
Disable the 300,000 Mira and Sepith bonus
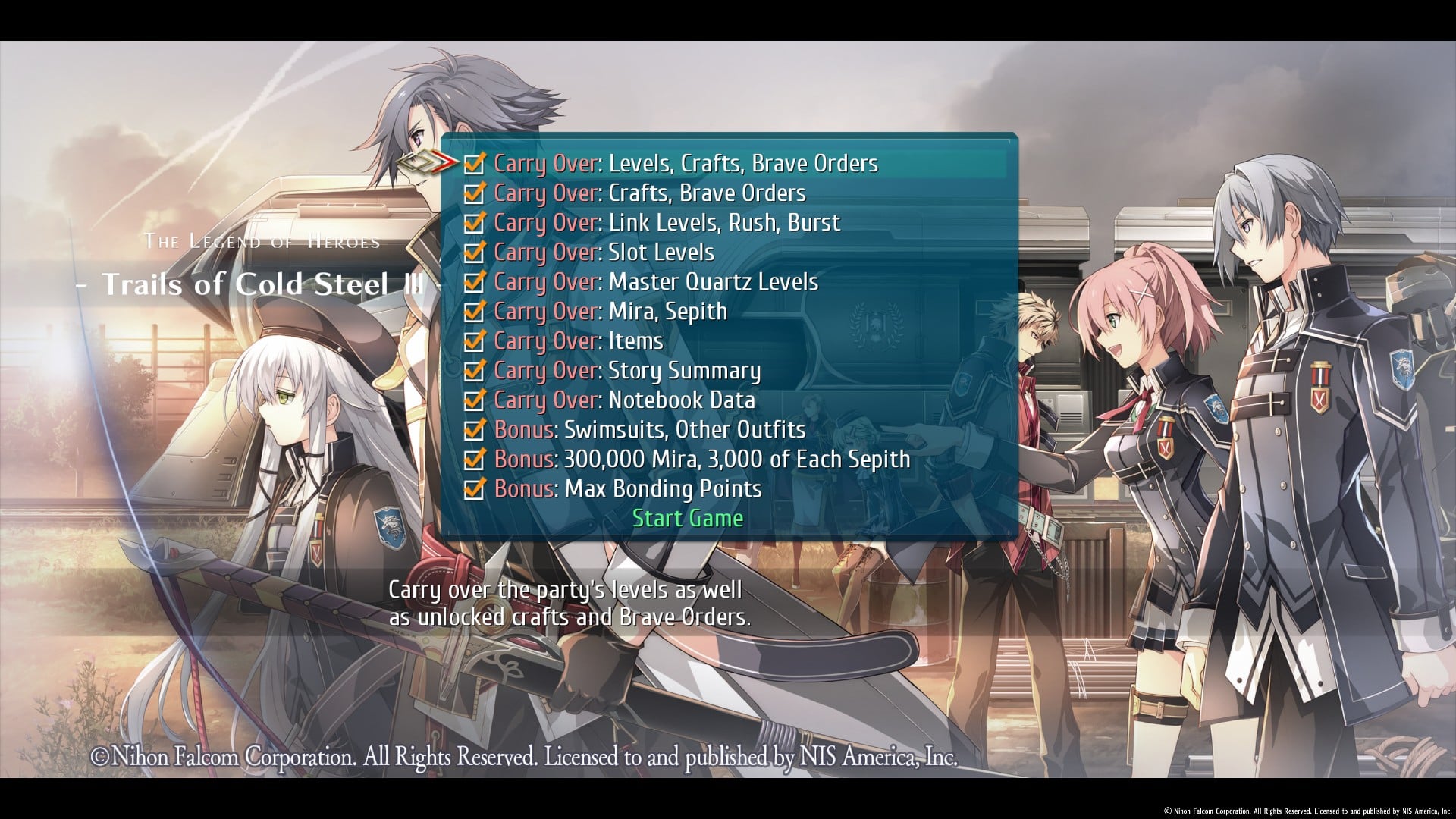click(x=474, y=460)
